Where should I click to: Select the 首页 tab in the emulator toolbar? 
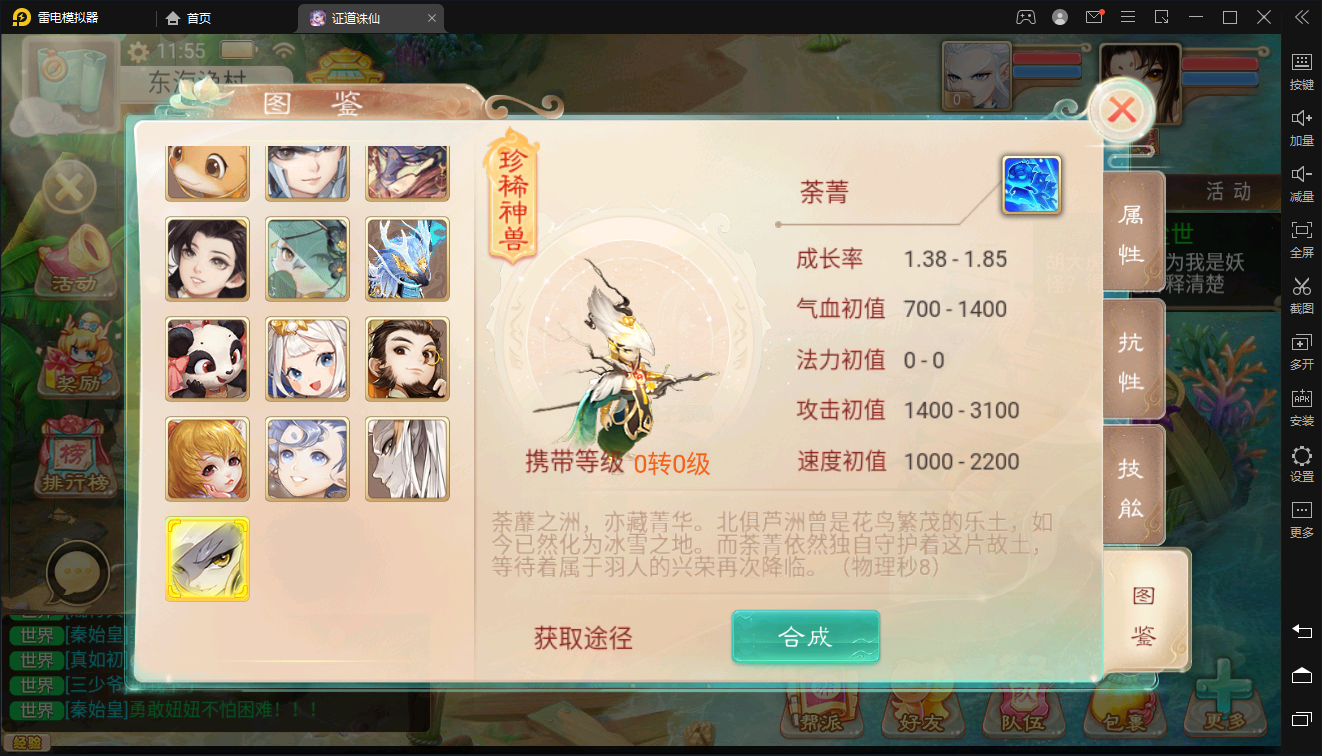tap(188, 17)
